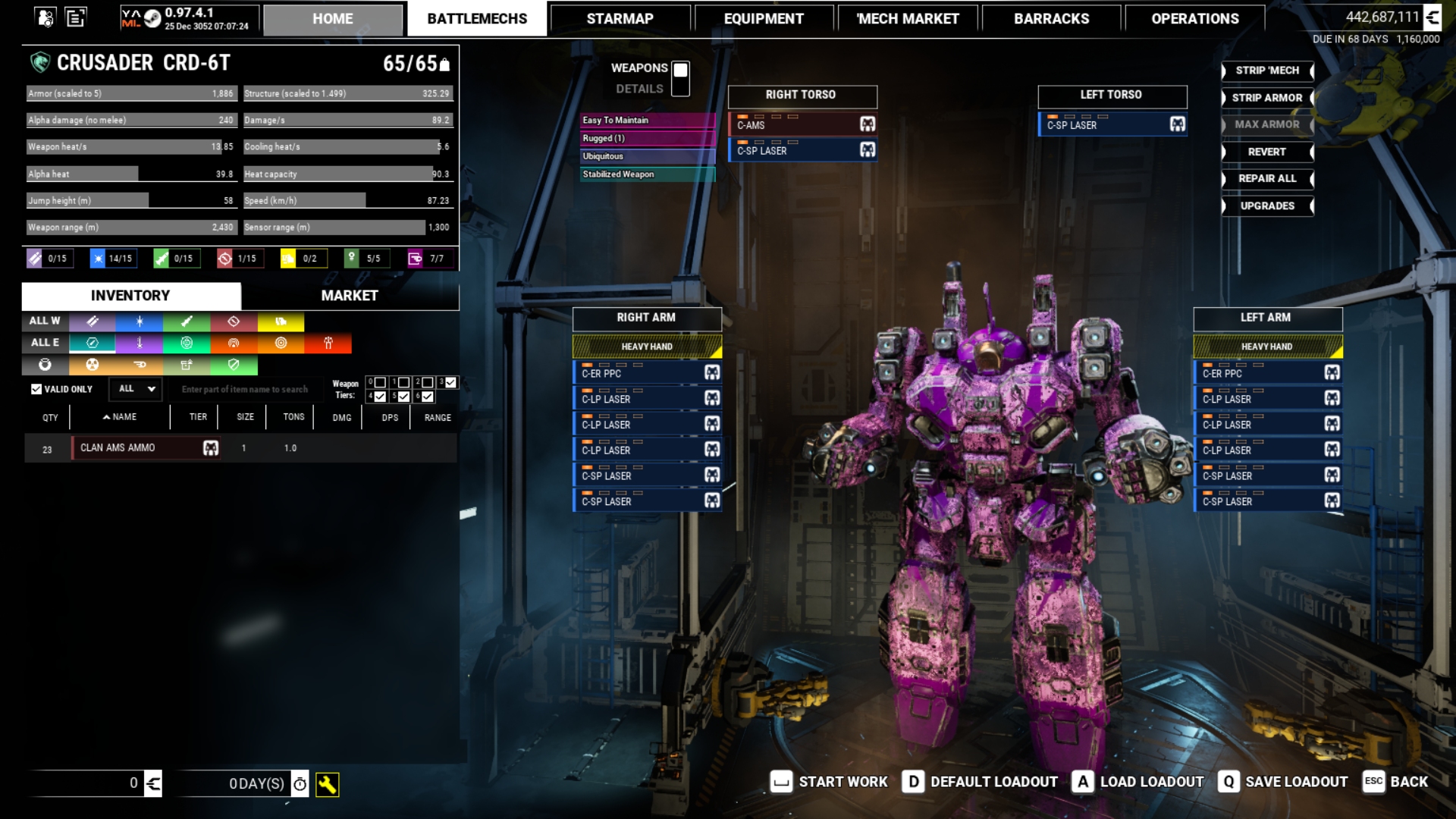
Task: Toggle the Valid Only checkbox
Action: pos(36,389)
